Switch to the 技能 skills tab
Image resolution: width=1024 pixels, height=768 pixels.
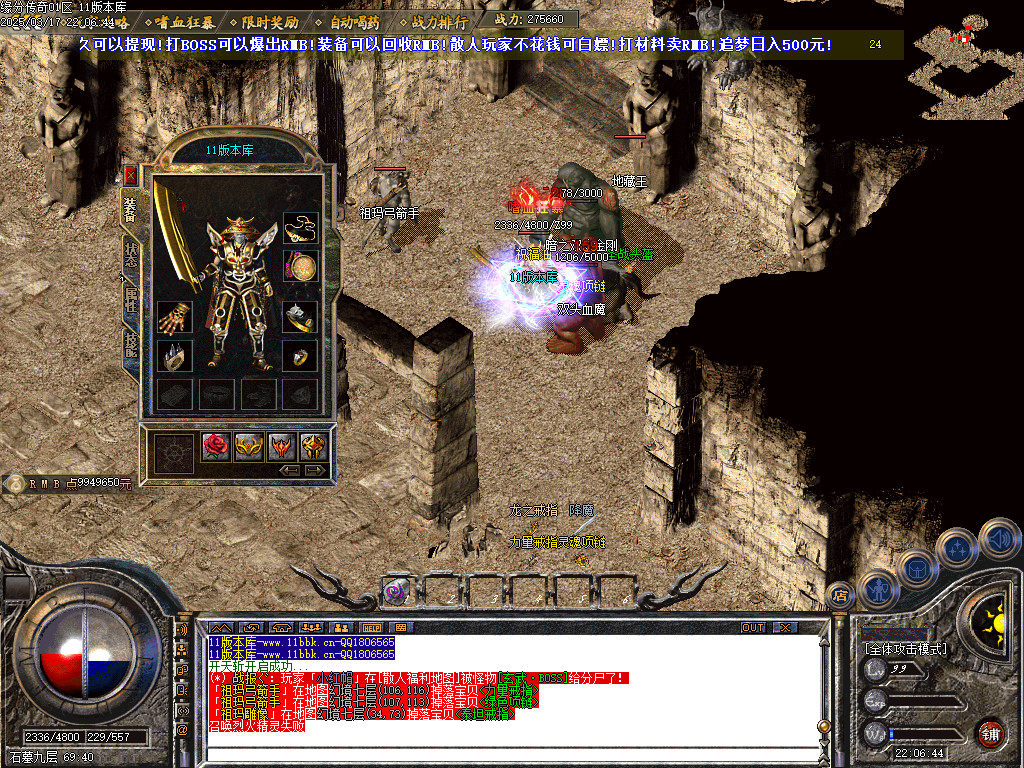(131, 343)
